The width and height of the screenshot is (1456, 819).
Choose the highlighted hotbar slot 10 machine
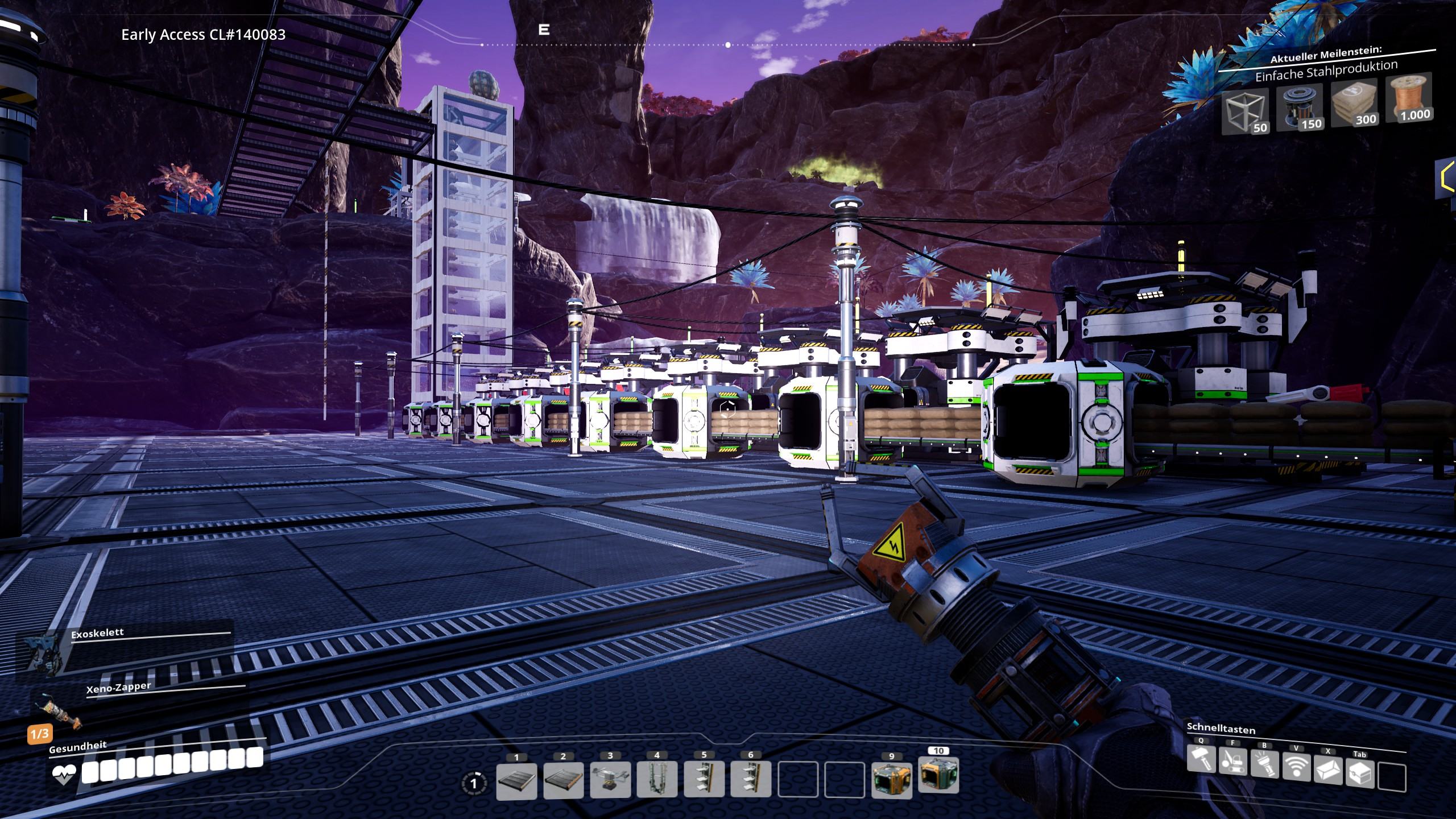coord(938,775)
